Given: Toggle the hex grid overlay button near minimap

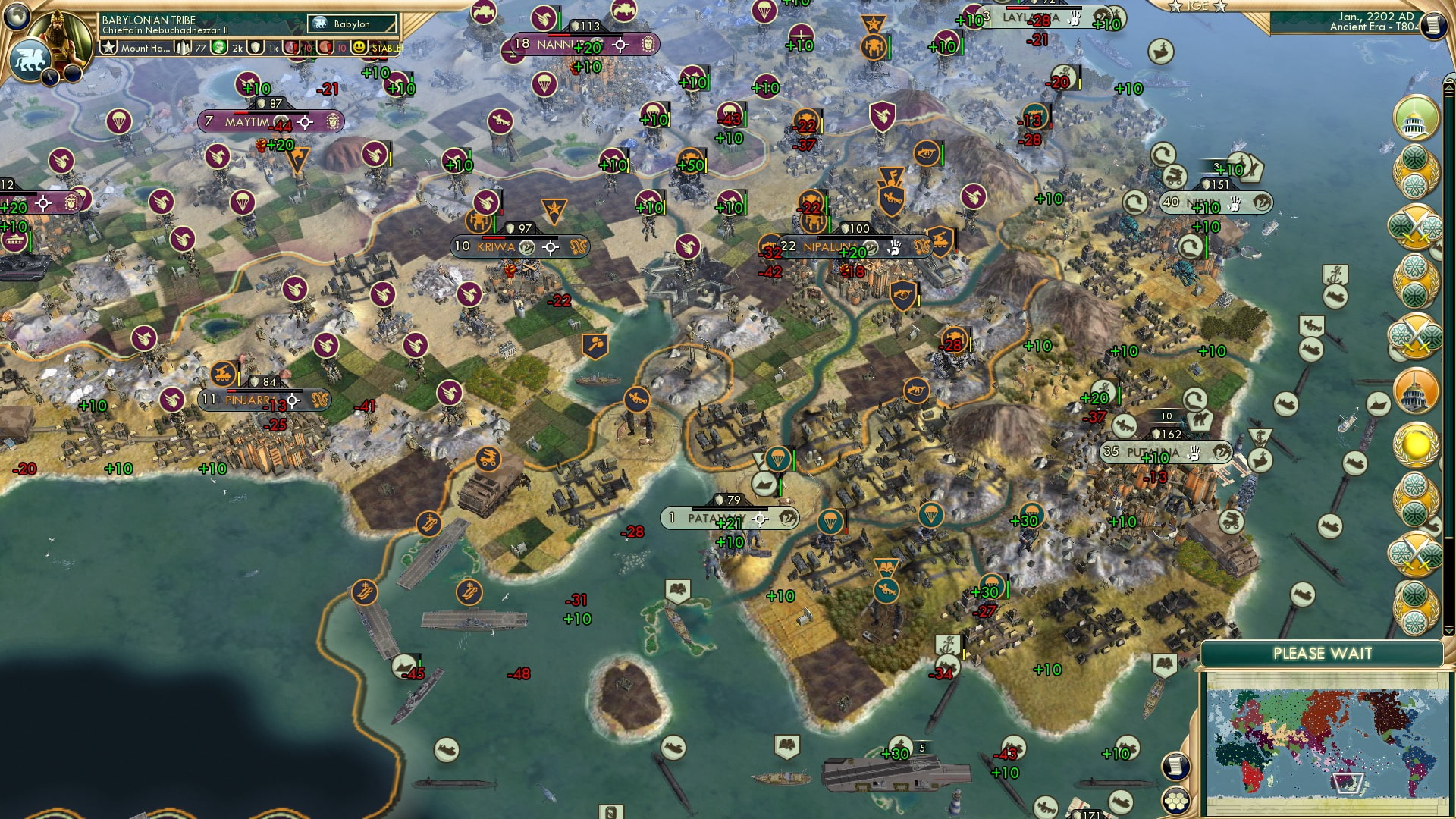Looking at the screenshot, I should coord(1175,802).
